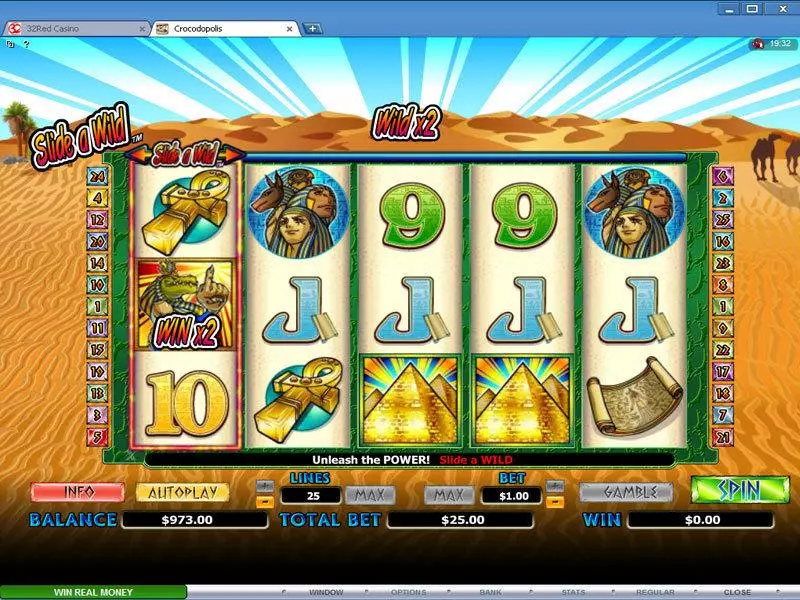Click the GAMBLE button

626,493
